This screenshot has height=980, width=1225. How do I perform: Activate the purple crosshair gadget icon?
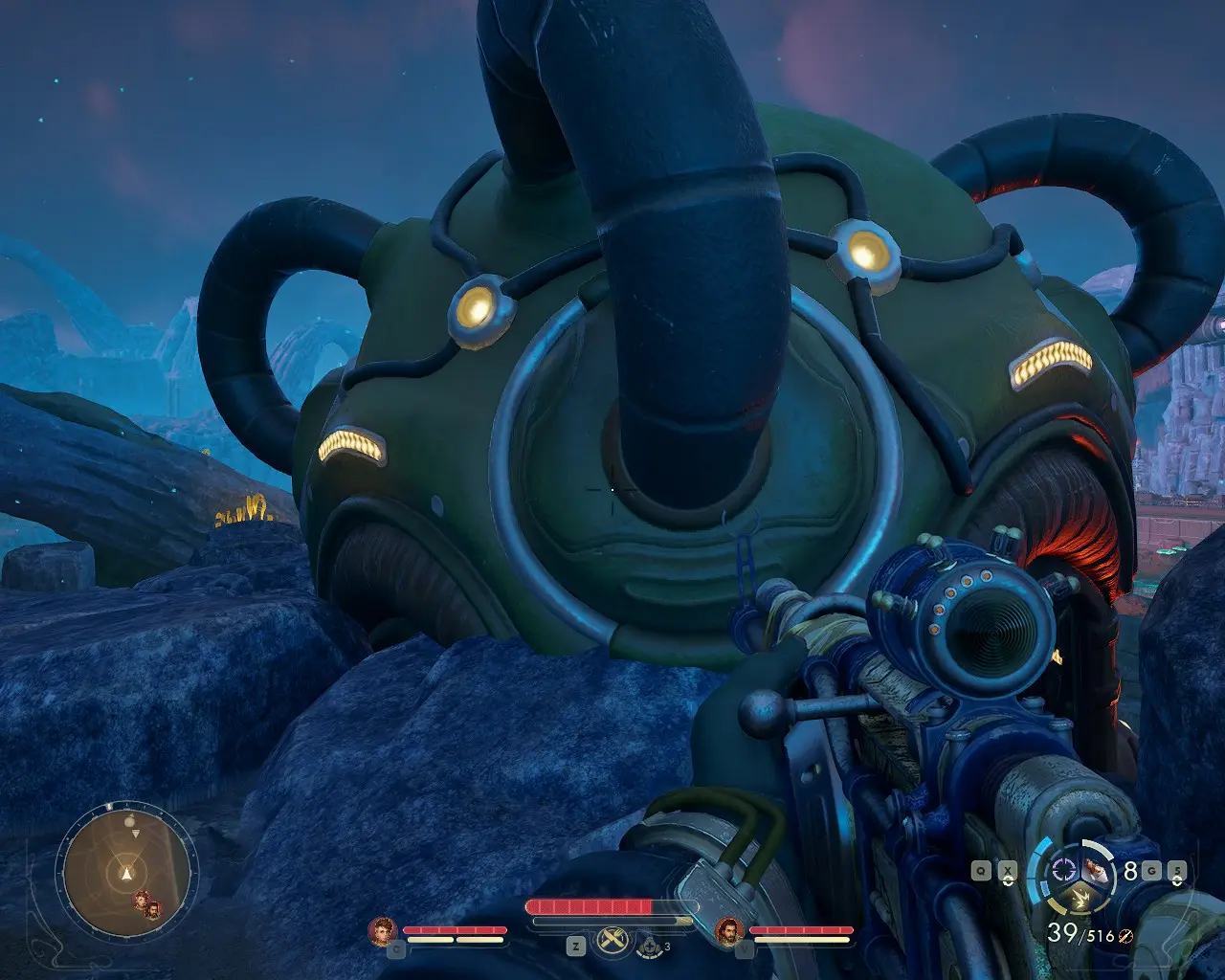click(x=1063, y=870)
